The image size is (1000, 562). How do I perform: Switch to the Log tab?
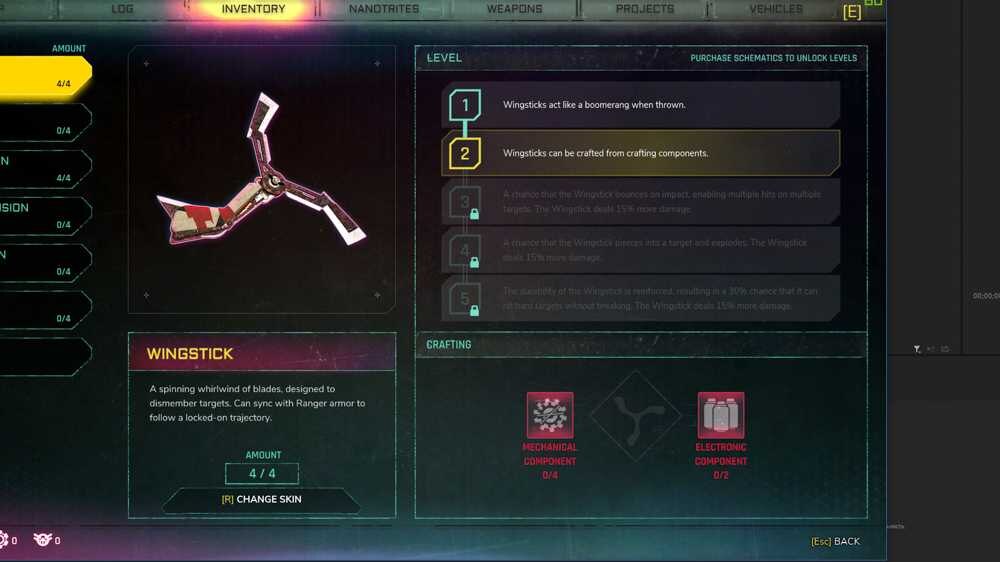pos(122,9)
